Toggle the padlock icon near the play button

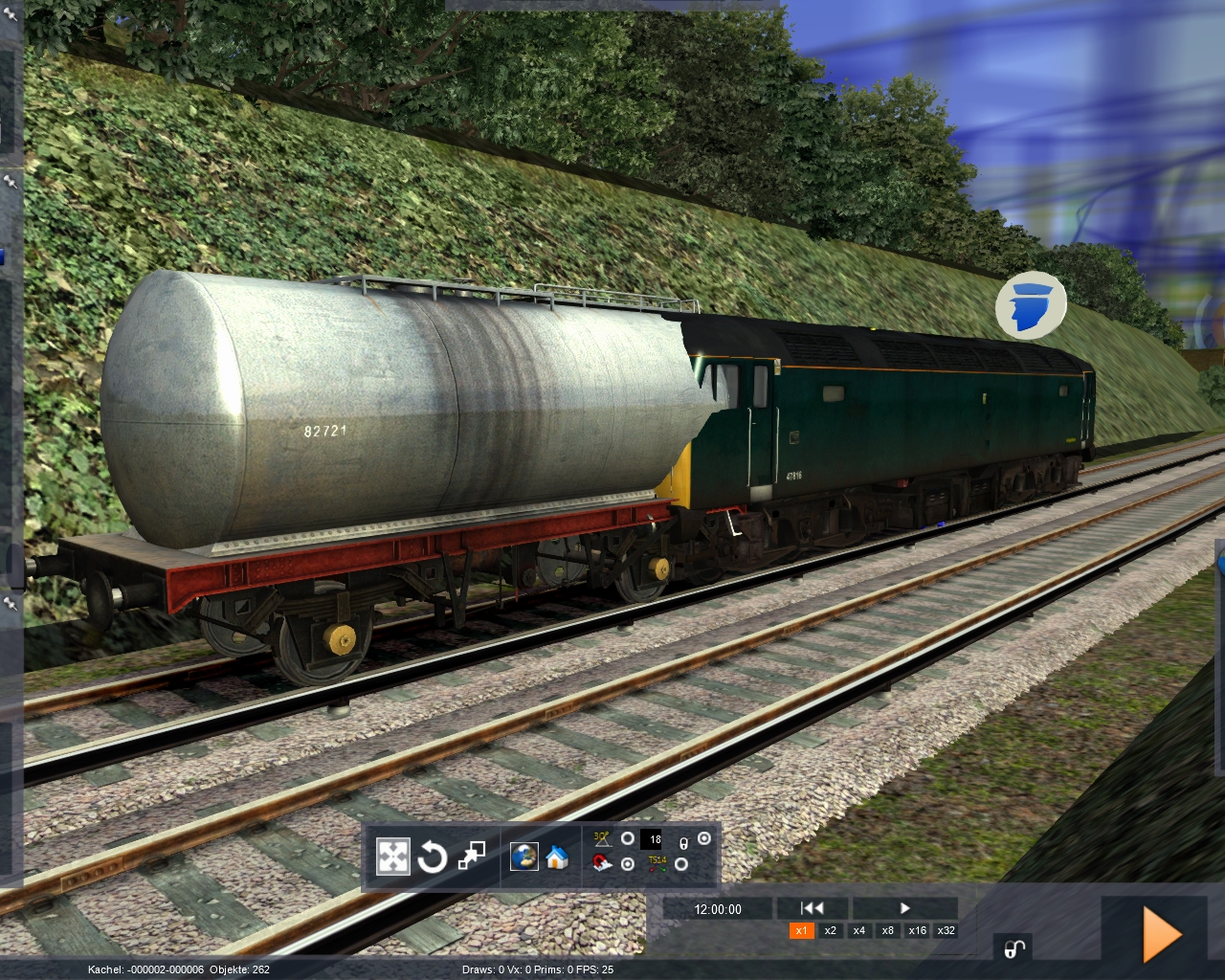(x=1013, y=947)
